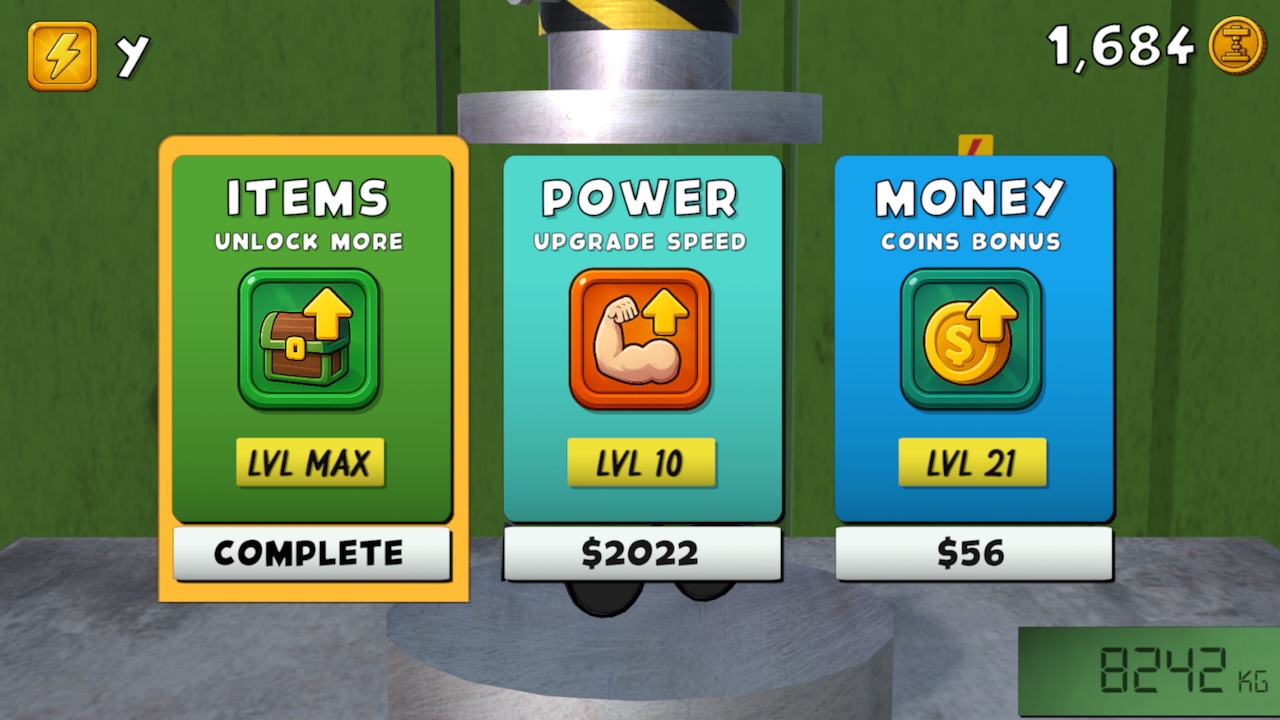Tap the coin counter showing 1,684

coord(1119,45)
